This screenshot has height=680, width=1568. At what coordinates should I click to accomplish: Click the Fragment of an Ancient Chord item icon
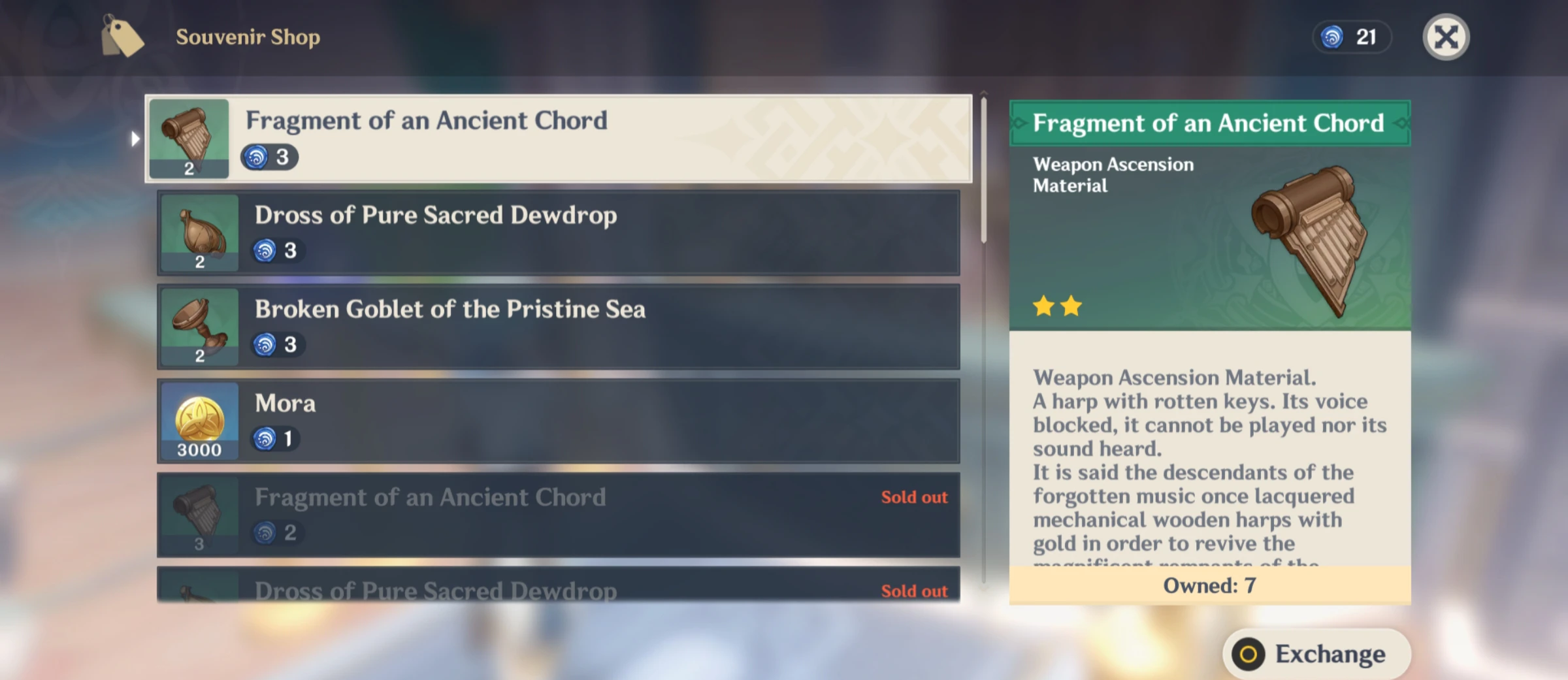coord(189,139)
